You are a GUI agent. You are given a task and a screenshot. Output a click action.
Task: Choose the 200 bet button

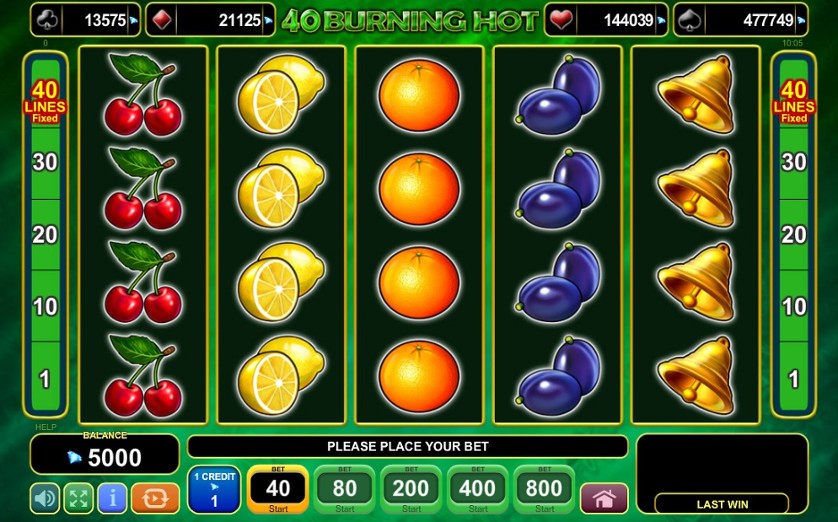pyautogui.click(x=411, y=490)
